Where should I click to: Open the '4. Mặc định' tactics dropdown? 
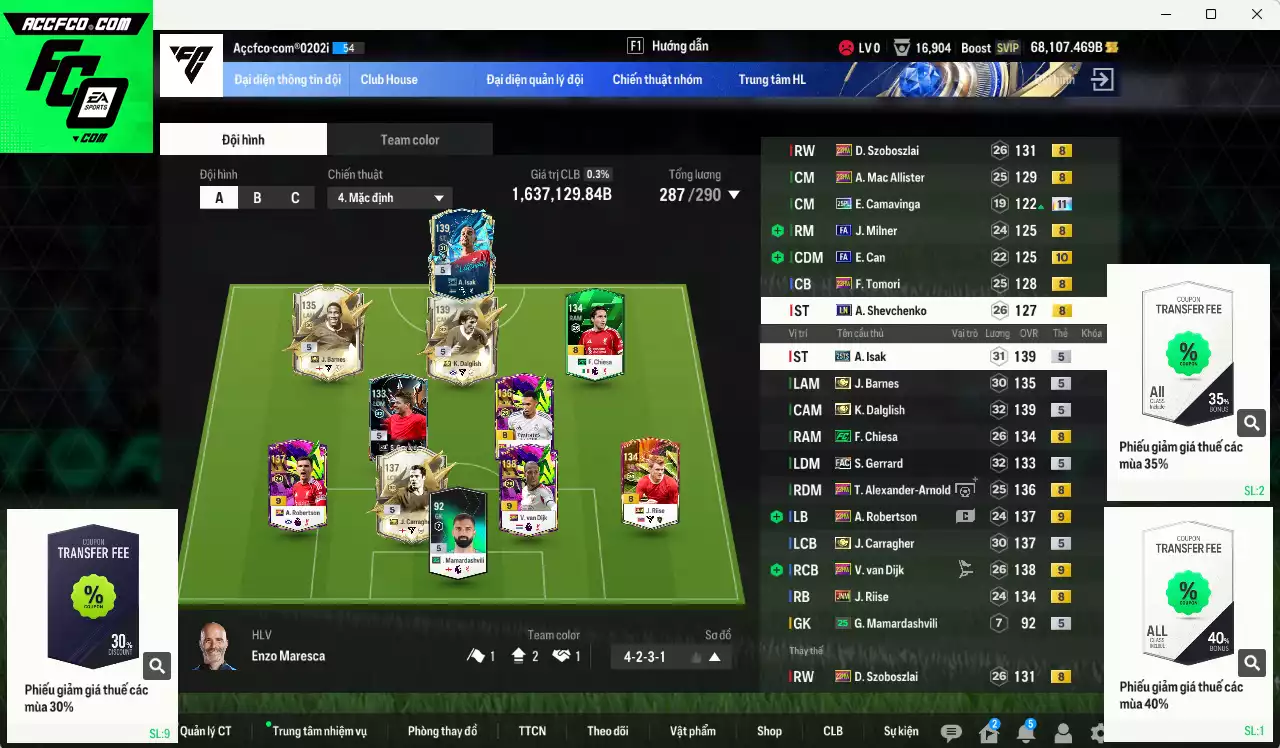390,197
